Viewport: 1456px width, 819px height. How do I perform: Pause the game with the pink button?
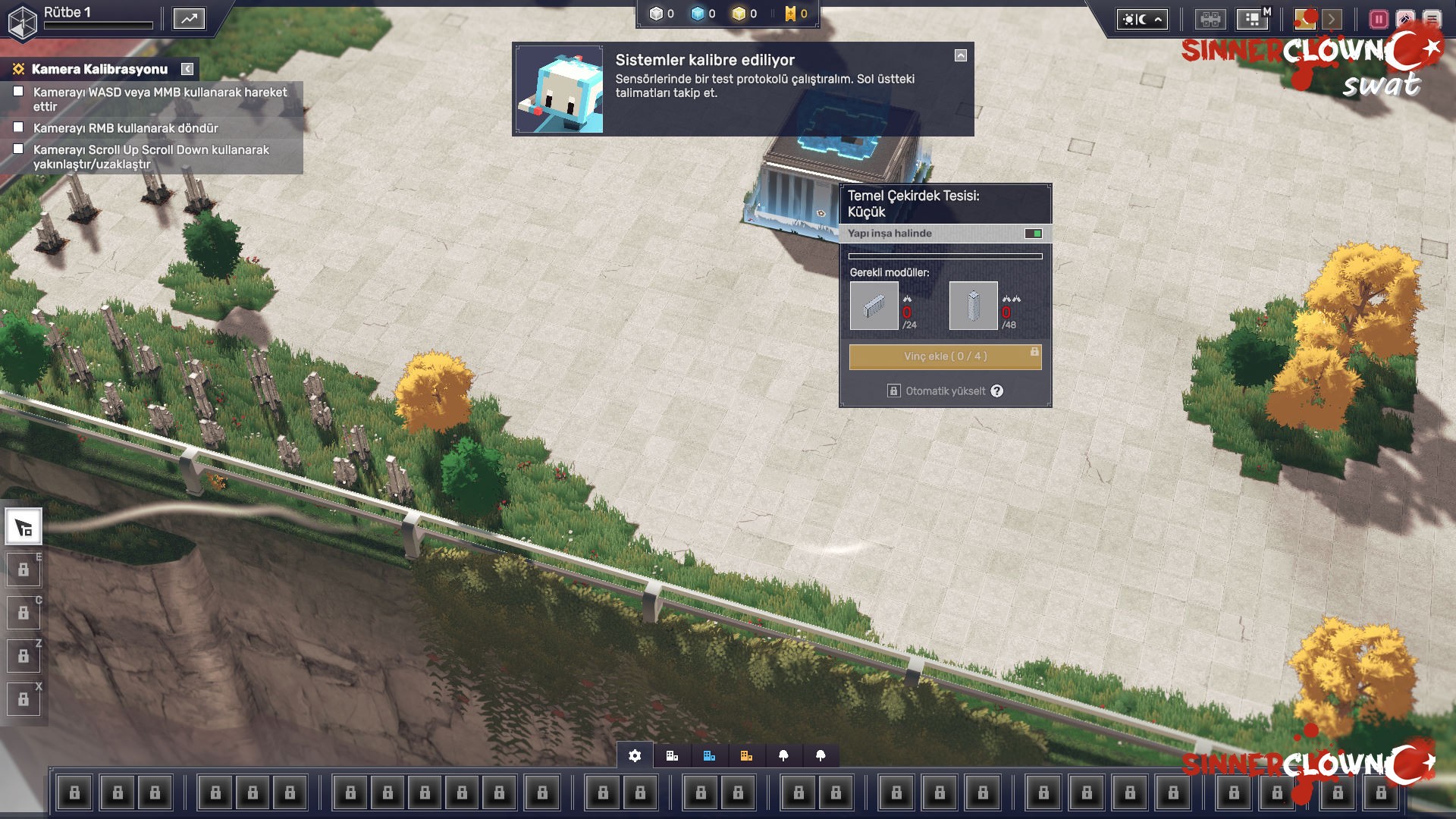click(x=1379, y=19)
